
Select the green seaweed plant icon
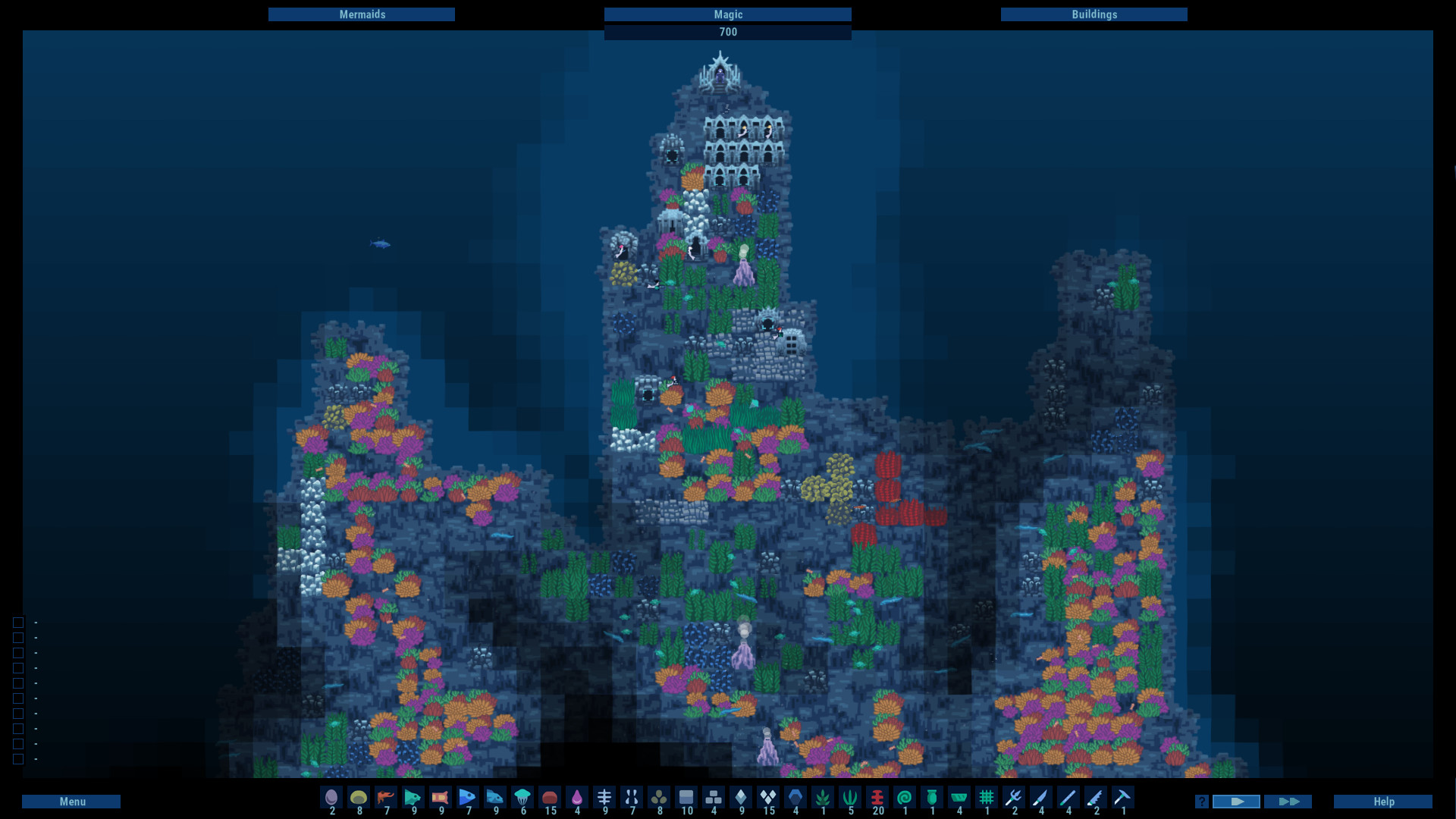tap(851, 798)
